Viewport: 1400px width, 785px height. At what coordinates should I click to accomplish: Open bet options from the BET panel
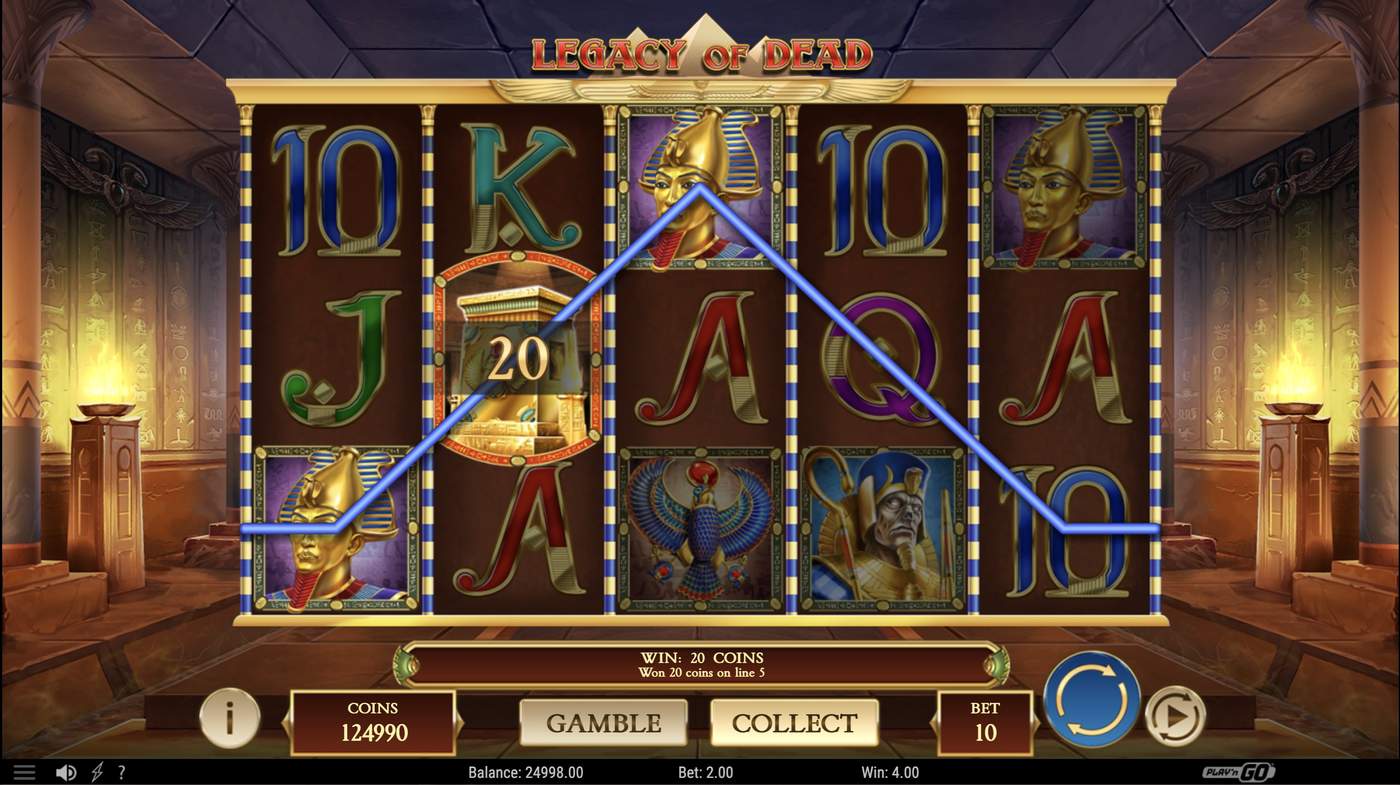point(985,721)
